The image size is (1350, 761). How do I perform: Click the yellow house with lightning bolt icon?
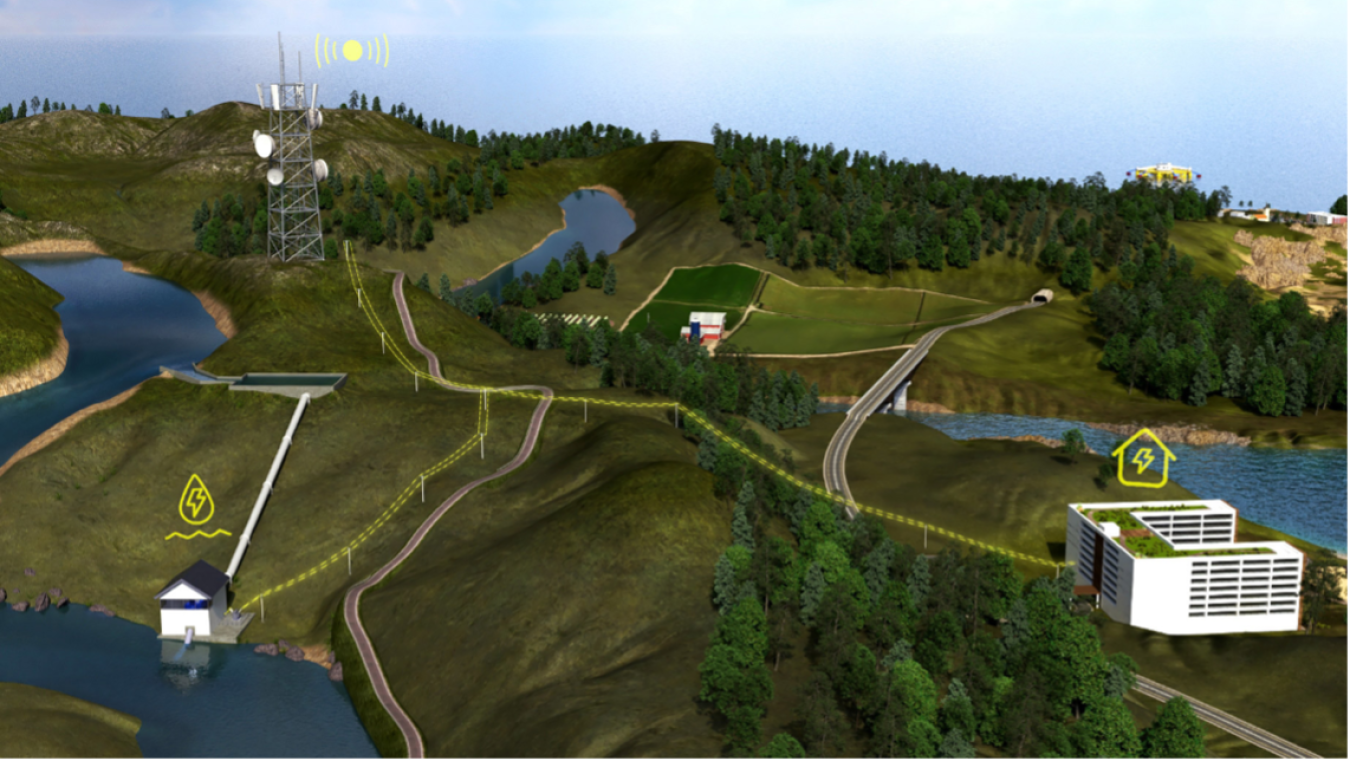tap(1143, 459)
